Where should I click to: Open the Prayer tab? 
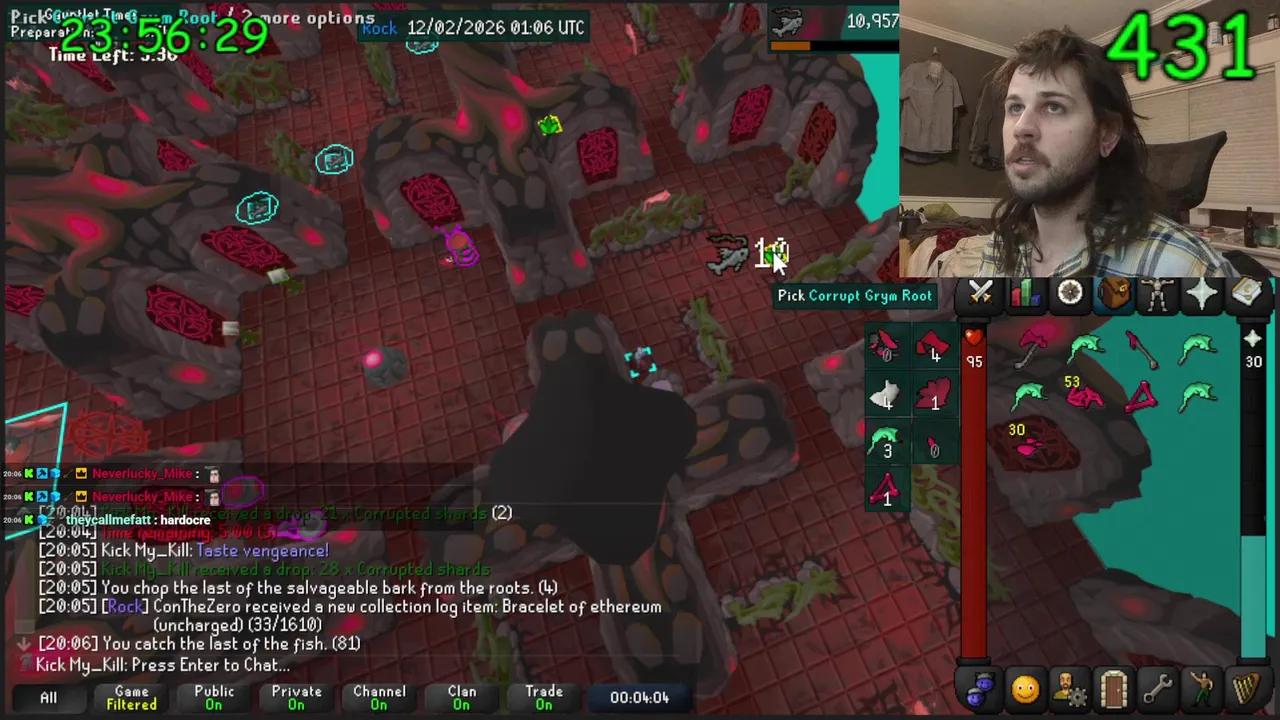pyautogui.click(x=1200, y=292)
